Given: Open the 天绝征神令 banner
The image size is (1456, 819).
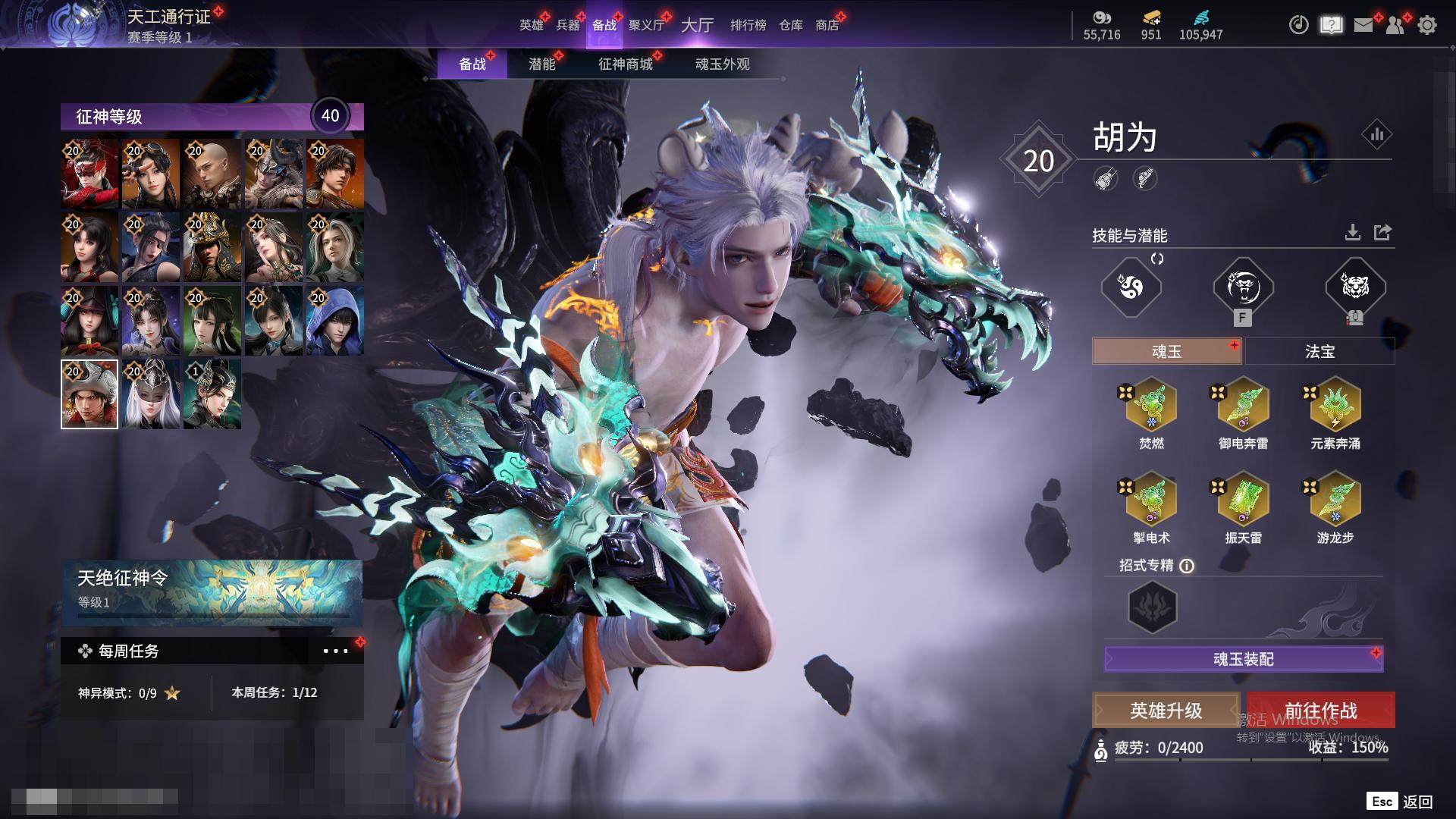Looking at the screenshot, I should tap(212, 591).
